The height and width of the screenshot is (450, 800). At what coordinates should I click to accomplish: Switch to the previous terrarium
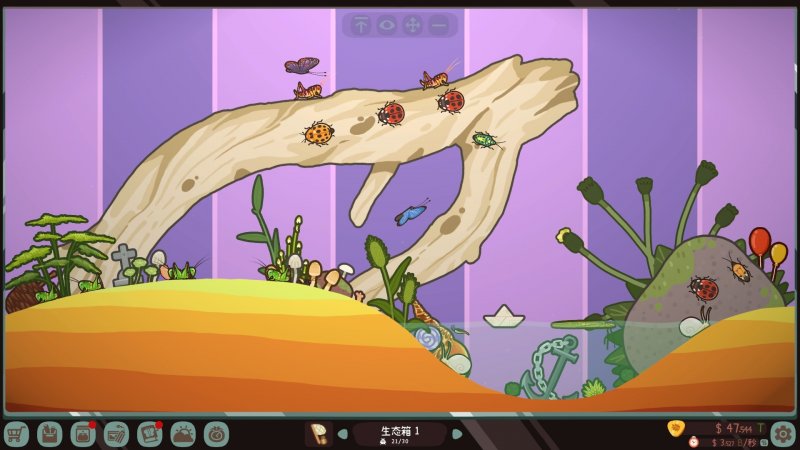pyautogui.click(x=343, y=434)
